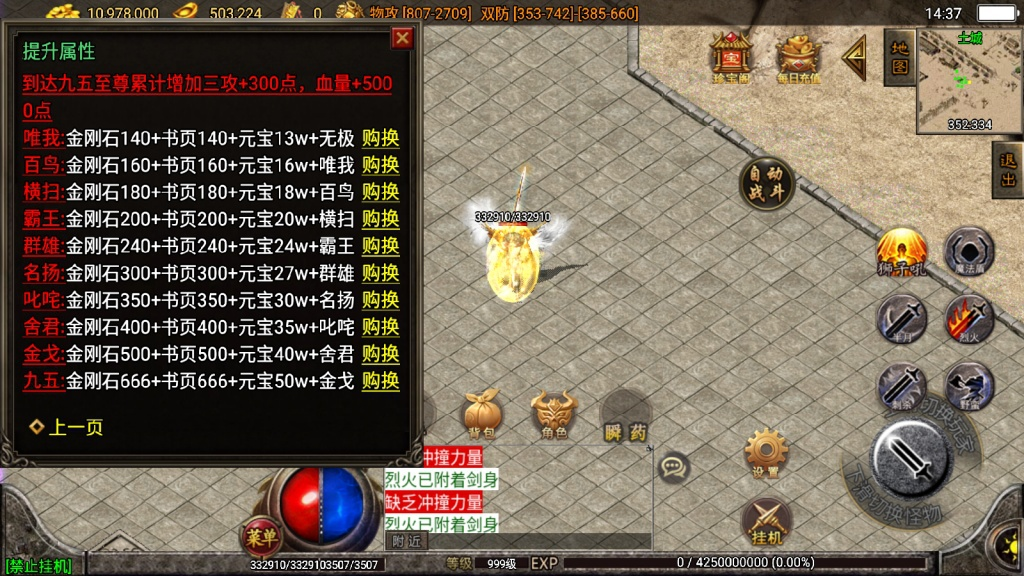Open the 珍宝阁 treasure shop
Image resolution: width=1024 pixels, height=576 pixels.
pyautogui.click(x=730, y=58)
